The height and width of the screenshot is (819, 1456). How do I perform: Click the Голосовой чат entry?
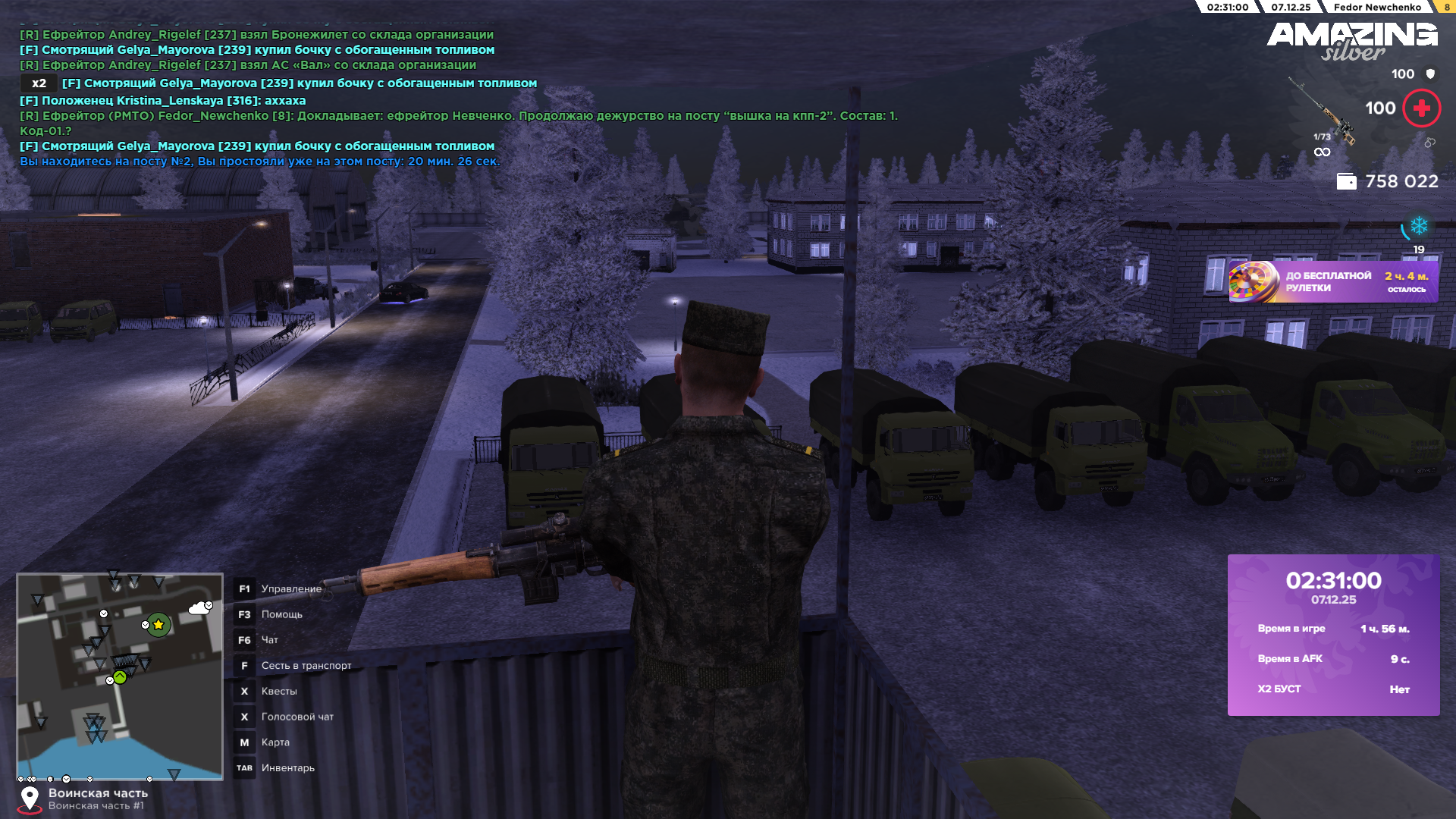(297, 717)
